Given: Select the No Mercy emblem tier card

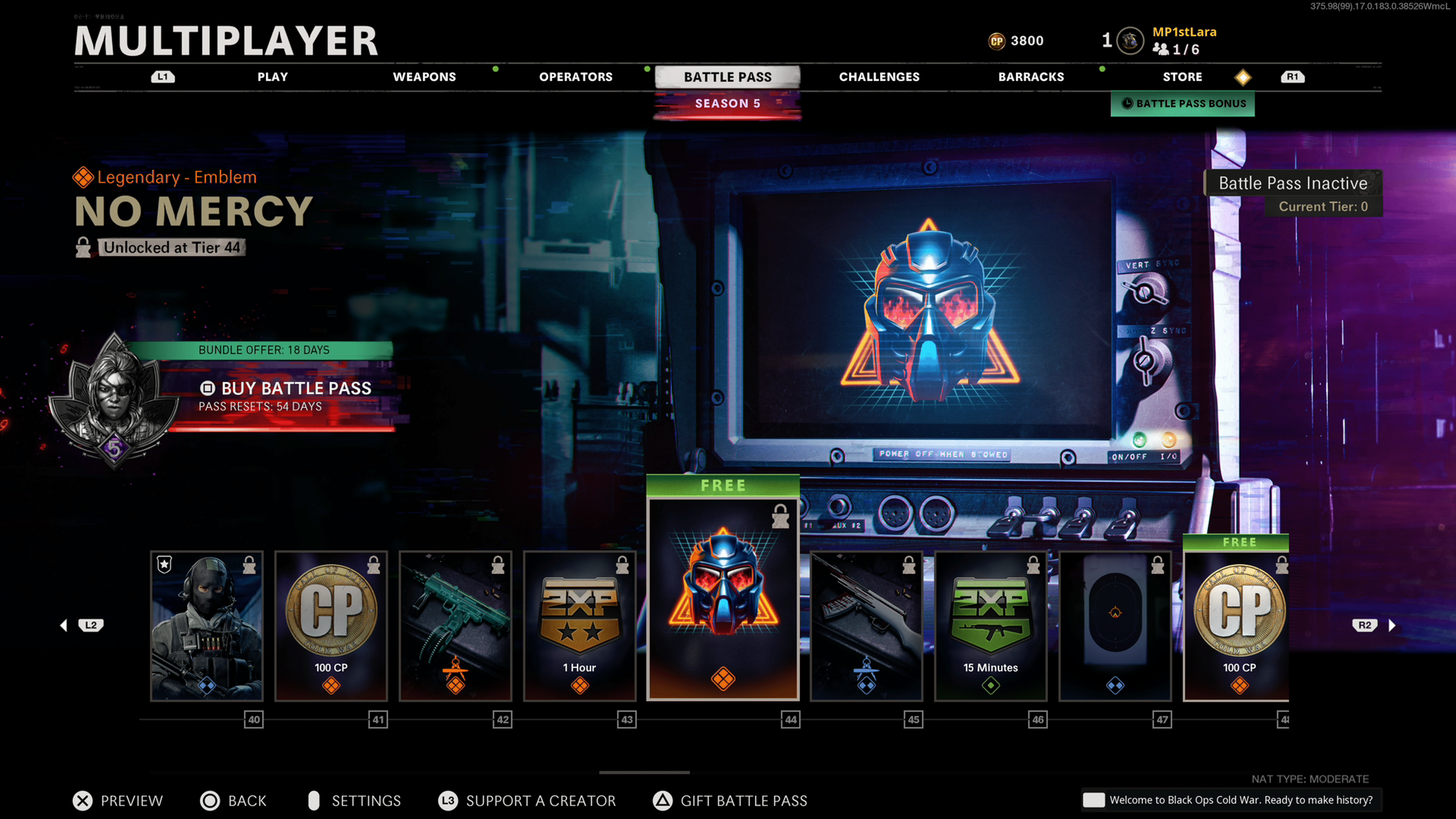Looking at the screenshot, I should point(723,599).
